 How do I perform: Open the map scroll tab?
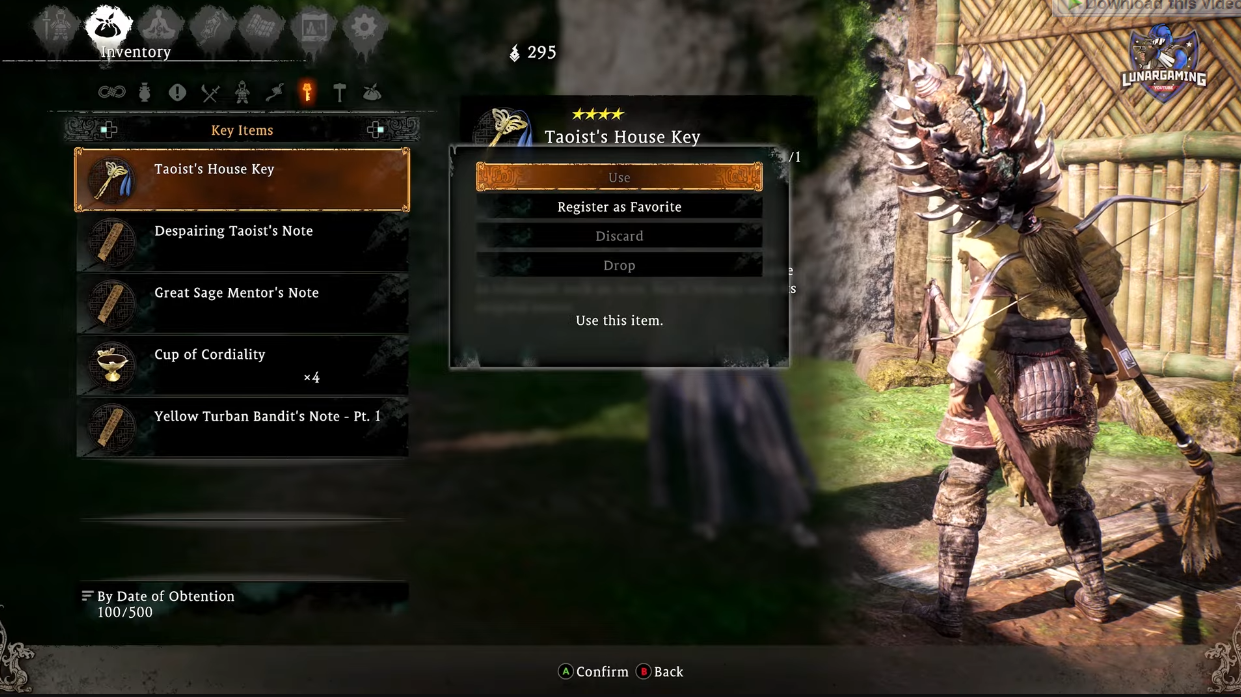point(262,27)
